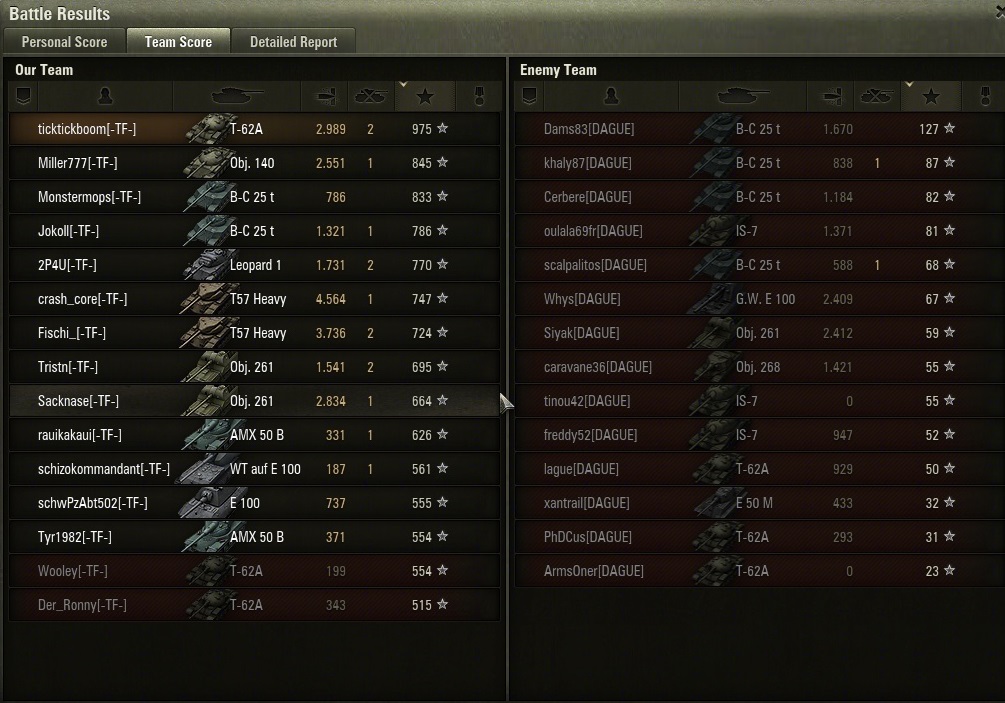The image size is (1005, 703).
Task: Pick schizokommandant[-TF-] WT auf E 100 row
Action: pos(104,469)
